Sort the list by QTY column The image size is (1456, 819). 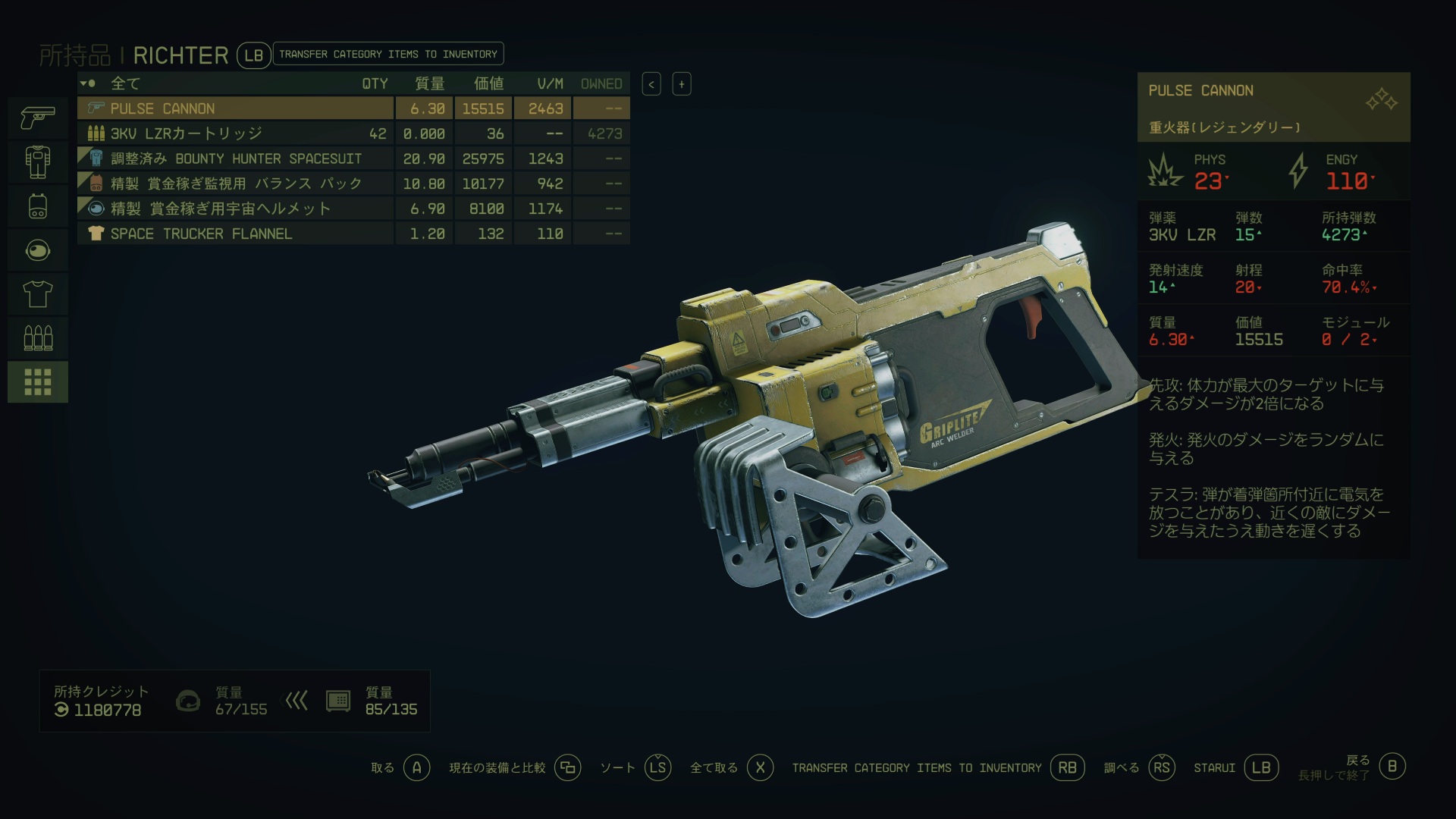(x=375, y=83)
